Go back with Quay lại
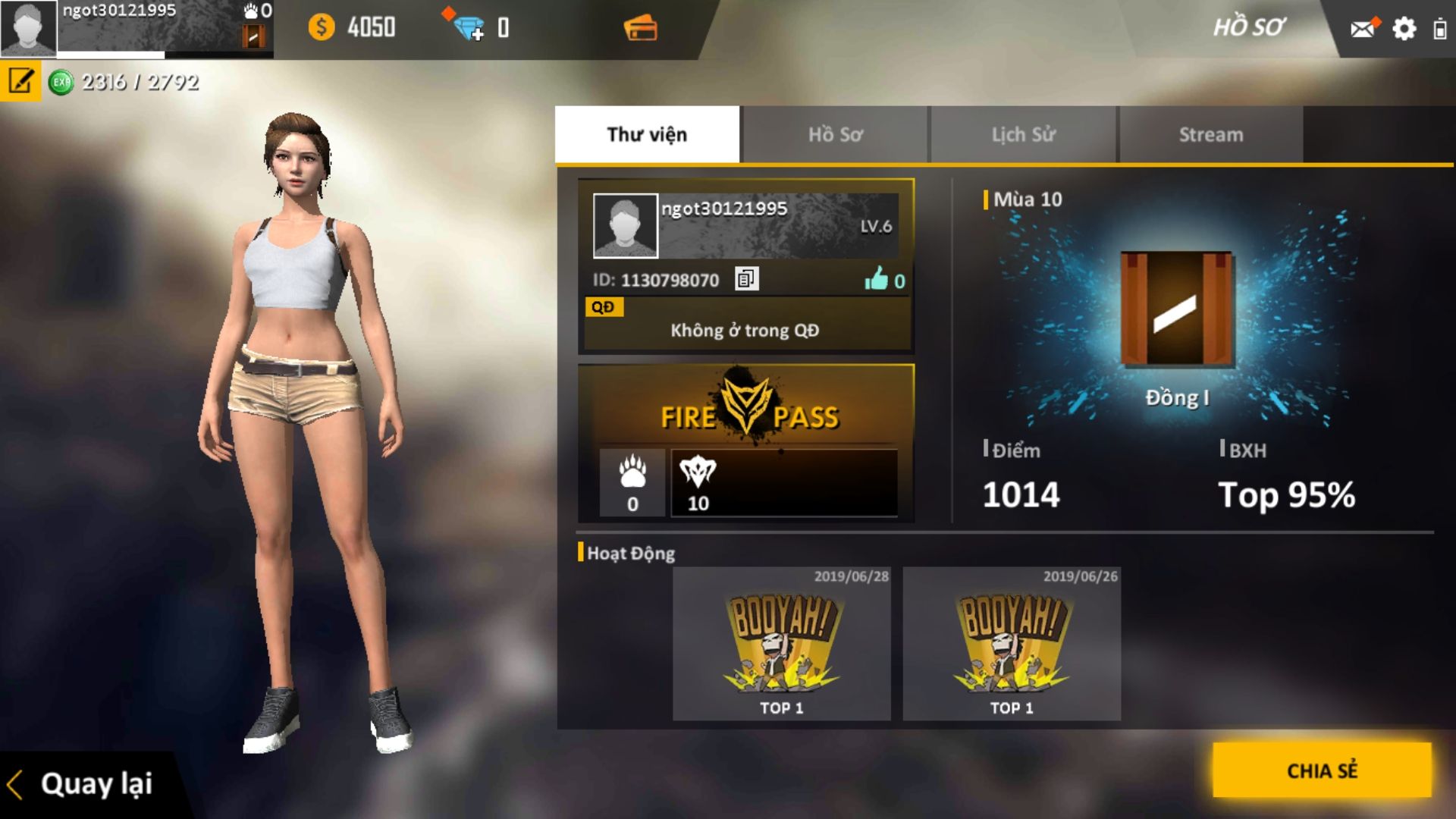Image resolution: width=1456 pixels, height=819 pixels. 82,784
